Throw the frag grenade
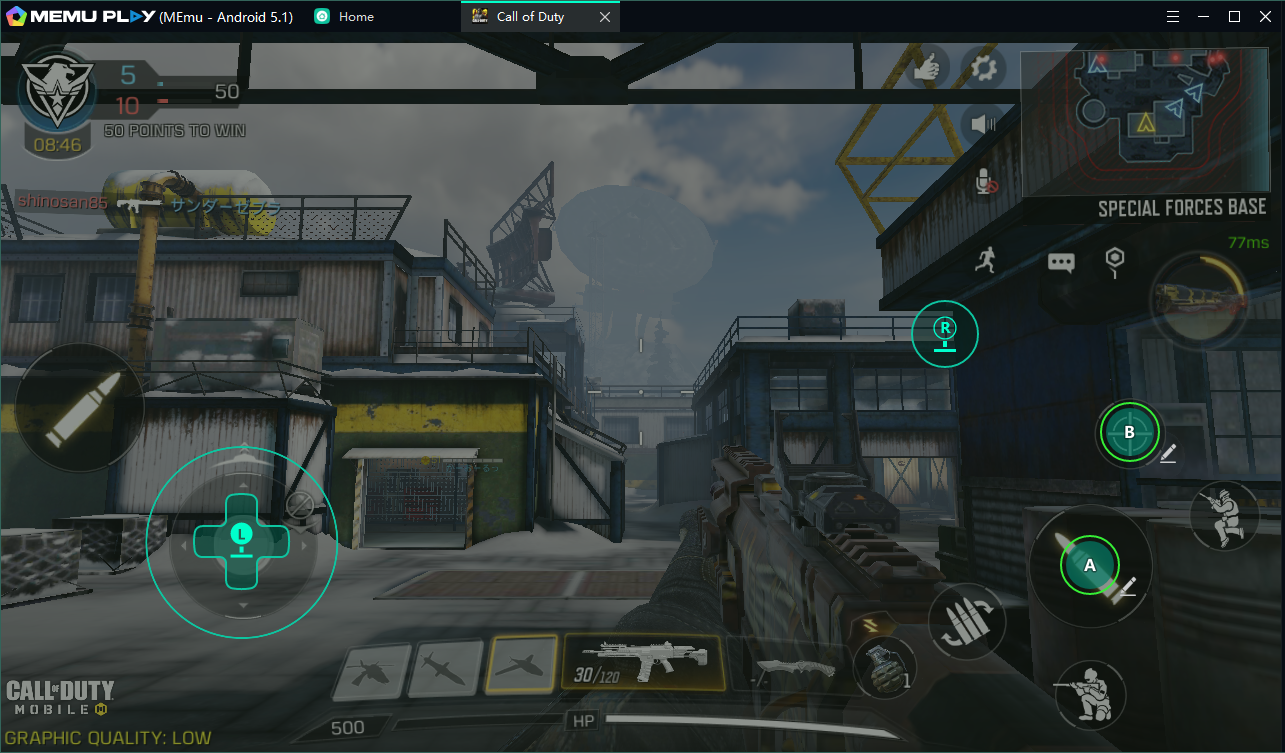1285x753 pixels. coord(885,668)
